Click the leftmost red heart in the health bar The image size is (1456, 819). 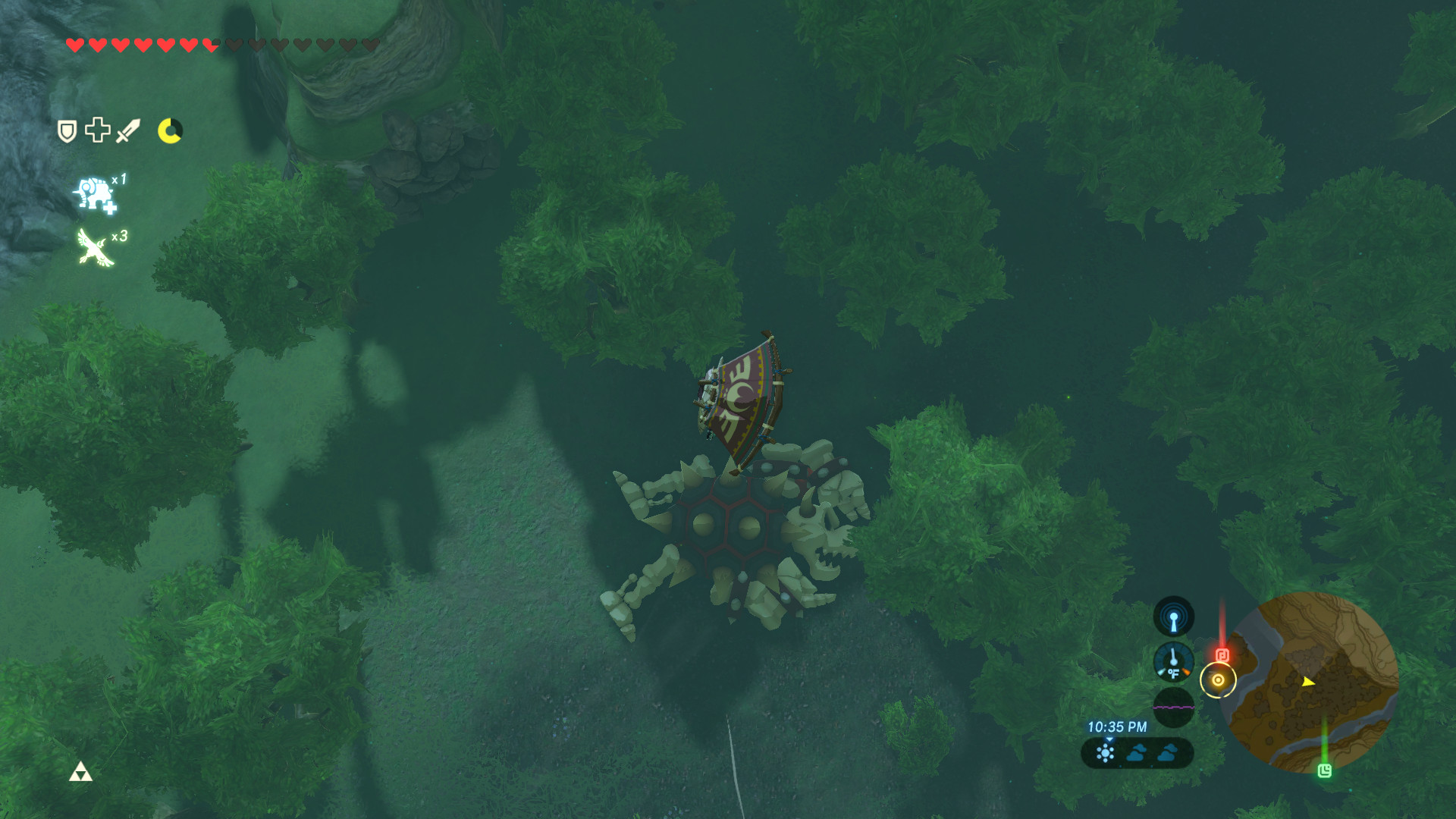coord(75,44)
